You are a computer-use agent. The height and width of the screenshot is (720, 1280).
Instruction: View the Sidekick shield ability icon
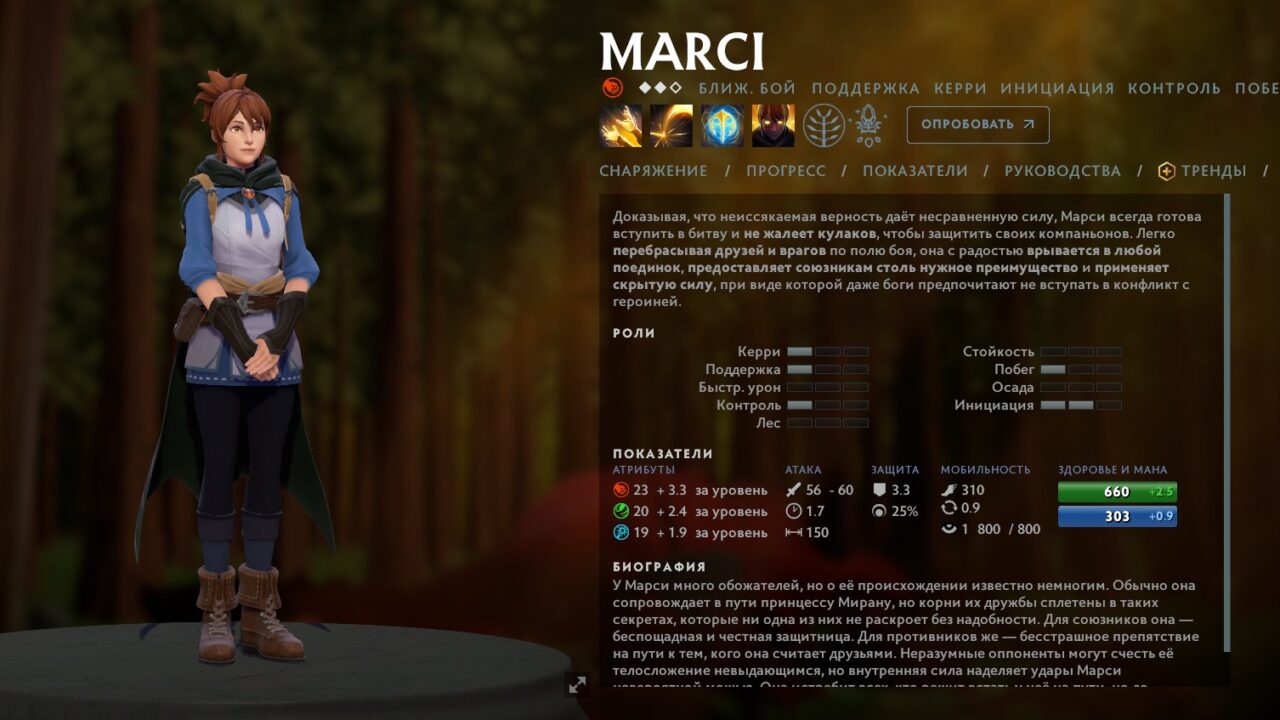722,126
